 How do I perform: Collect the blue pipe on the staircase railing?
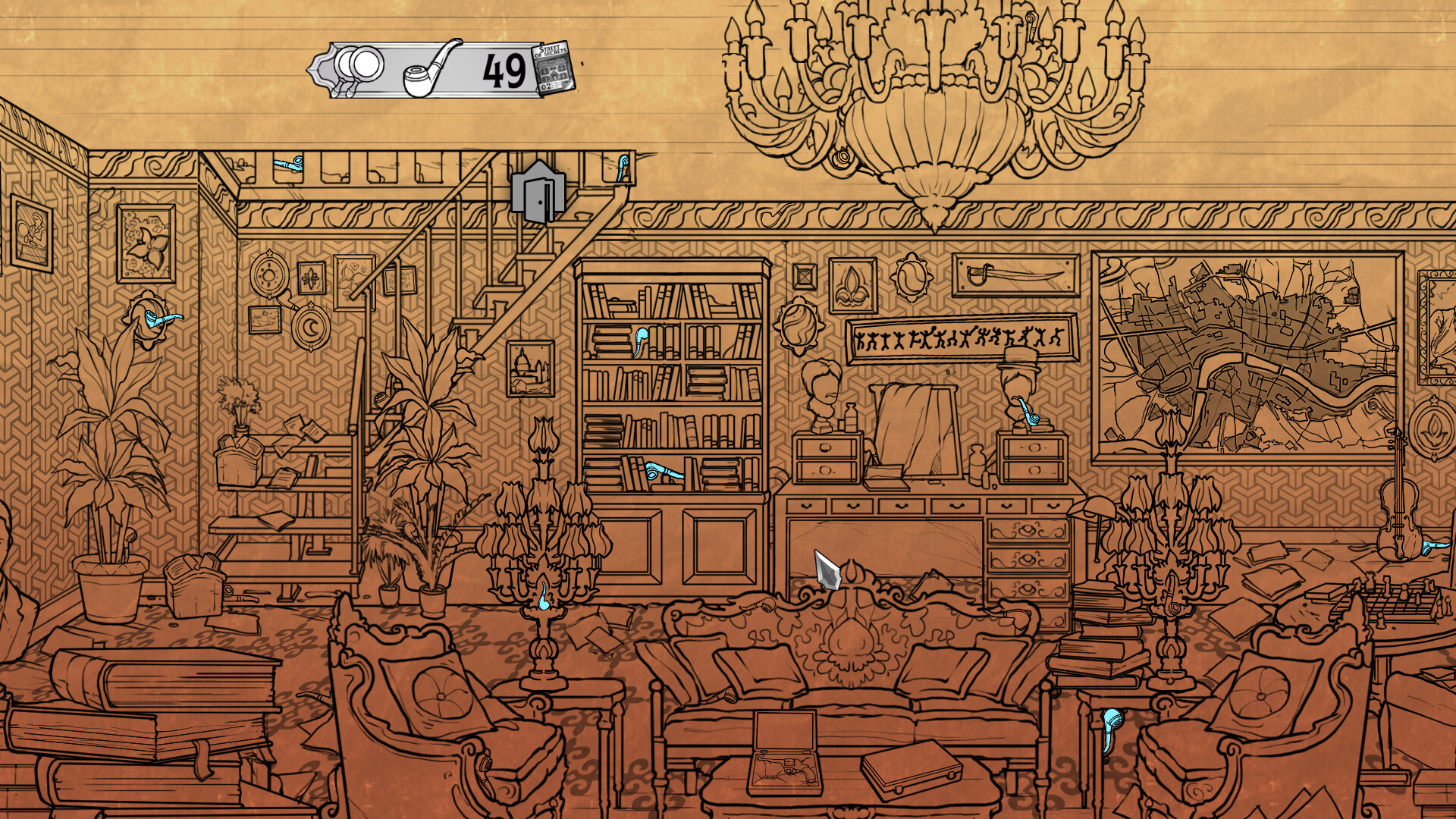coord(289,164)
